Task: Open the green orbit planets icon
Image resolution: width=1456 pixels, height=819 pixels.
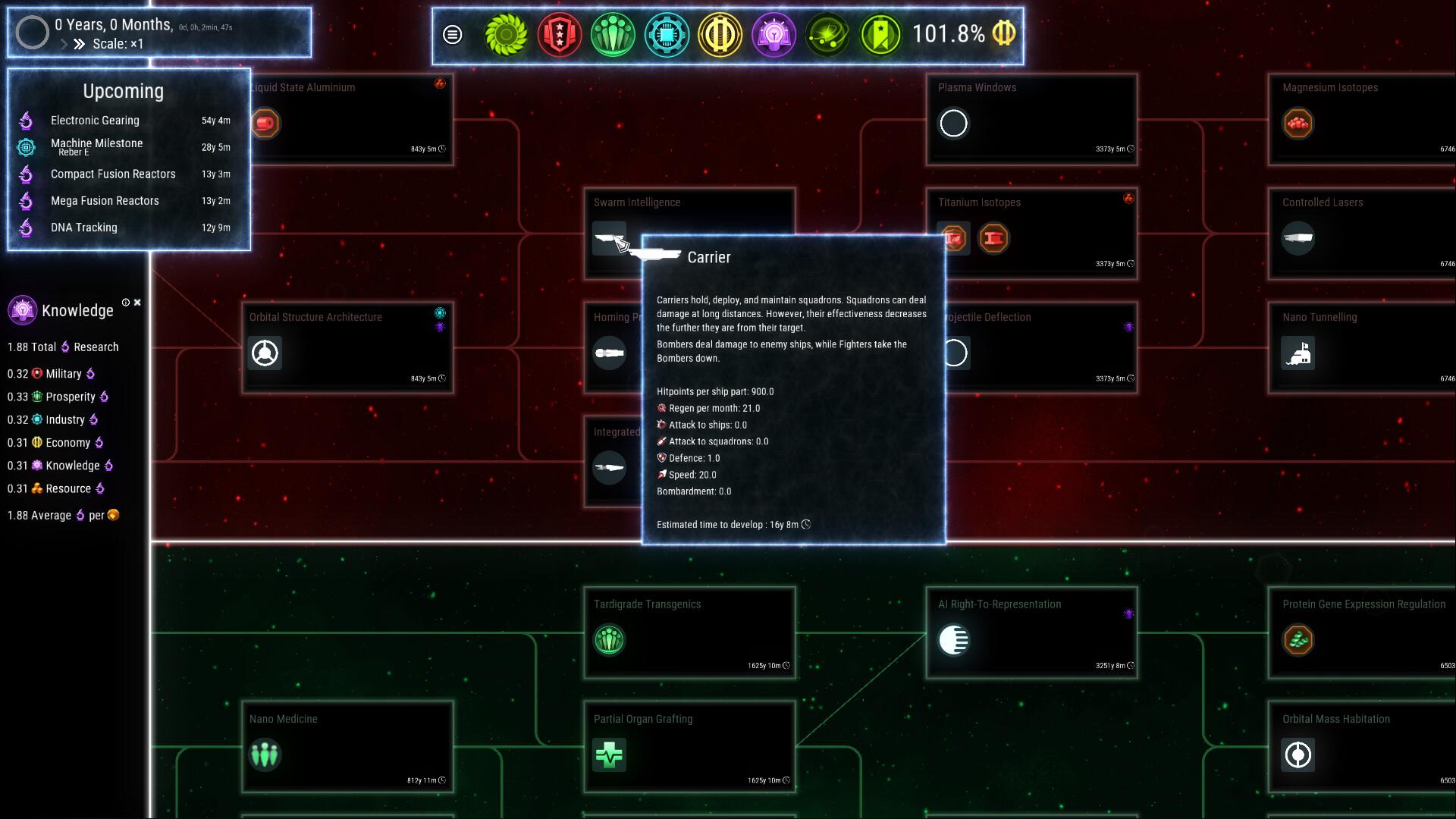Action: point(827,34)
